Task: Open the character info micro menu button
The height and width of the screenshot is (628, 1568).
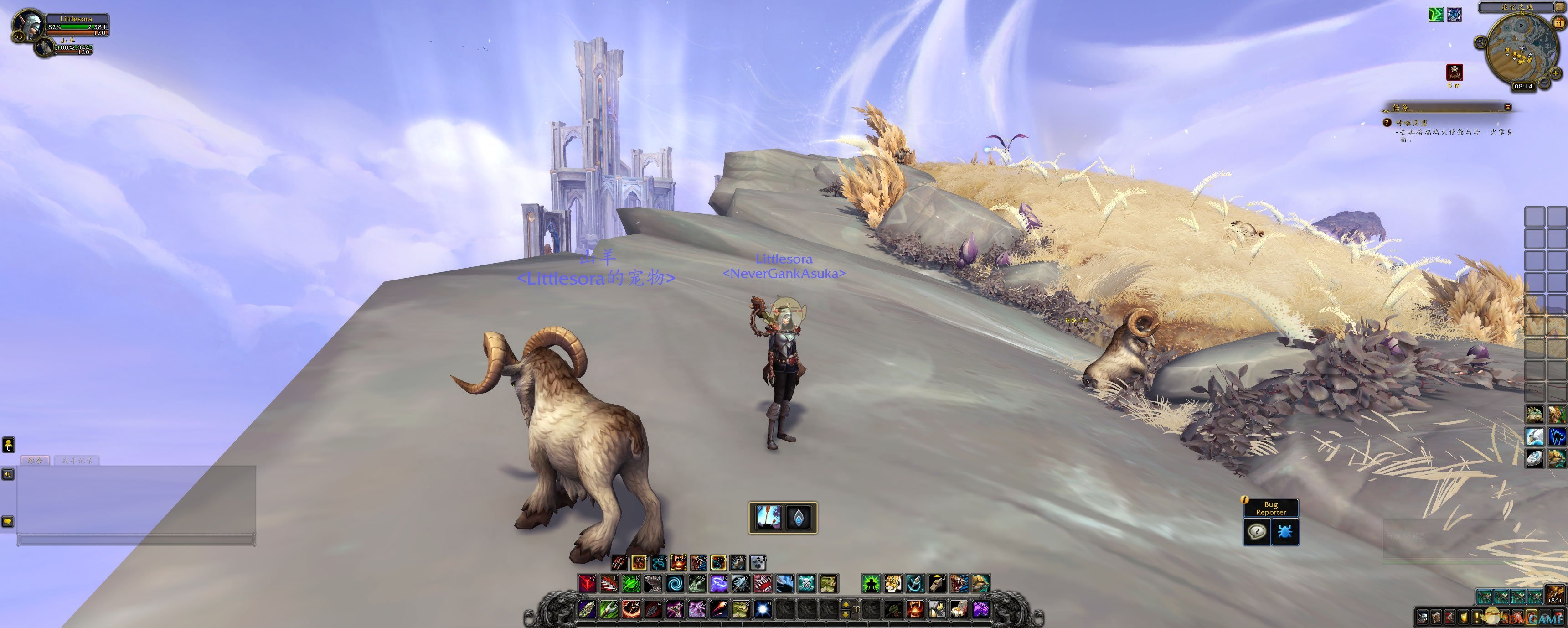Action: pos(1422,617)
